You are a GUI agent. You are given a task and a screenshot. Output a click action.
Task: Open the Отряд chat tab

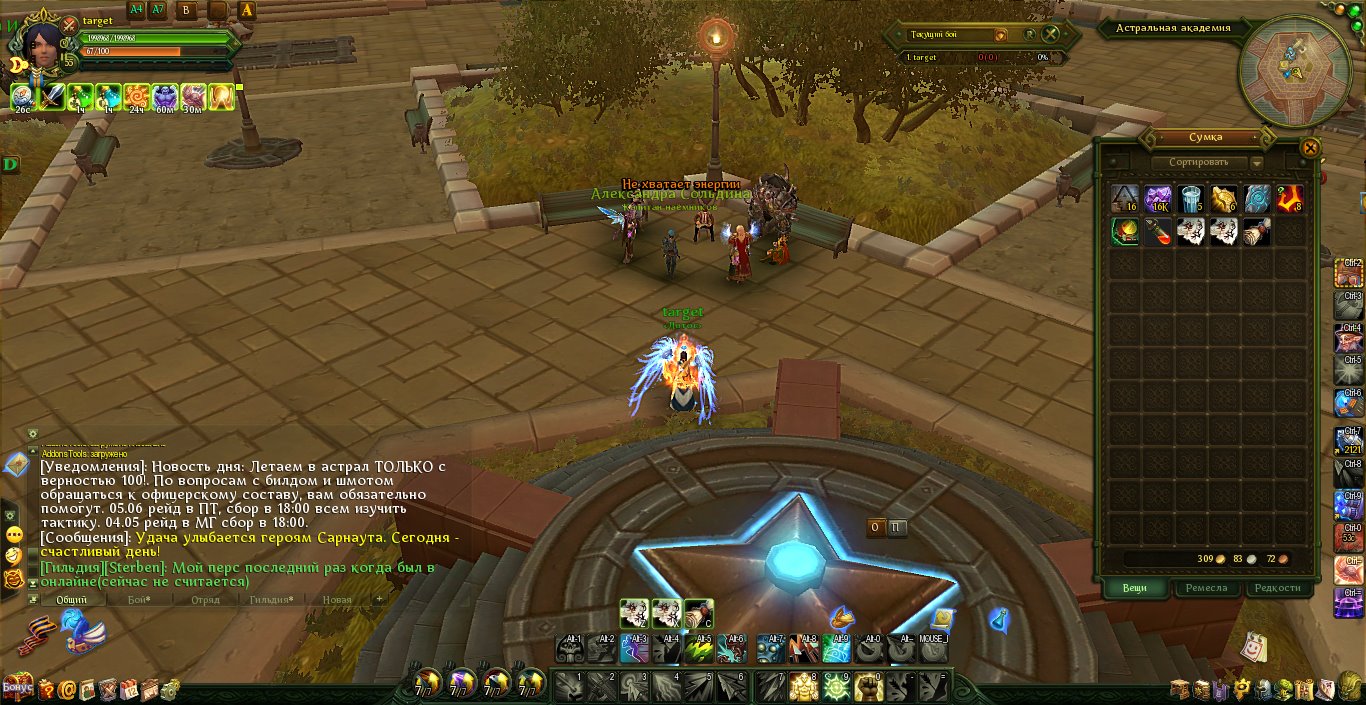[x=205, y=600]
